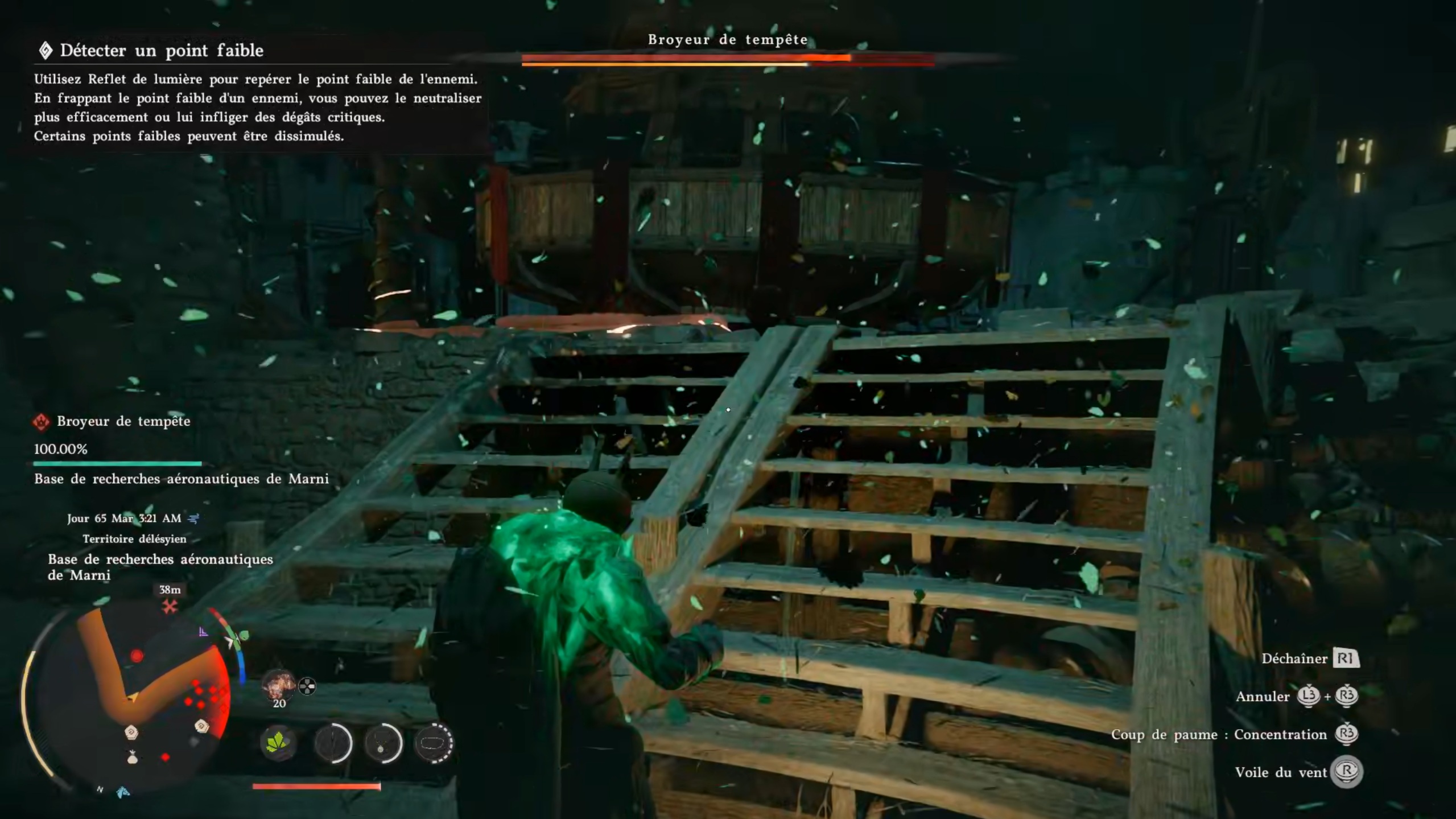Select the dashed-ring oval skill slot
Viewport: 1456px width, 819px height.
(x=434, y=743)
